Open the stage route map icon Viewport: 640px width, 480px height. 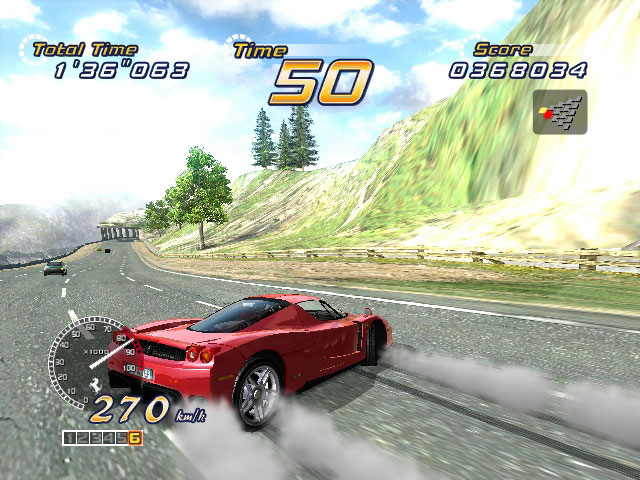[x=559, y=113]
